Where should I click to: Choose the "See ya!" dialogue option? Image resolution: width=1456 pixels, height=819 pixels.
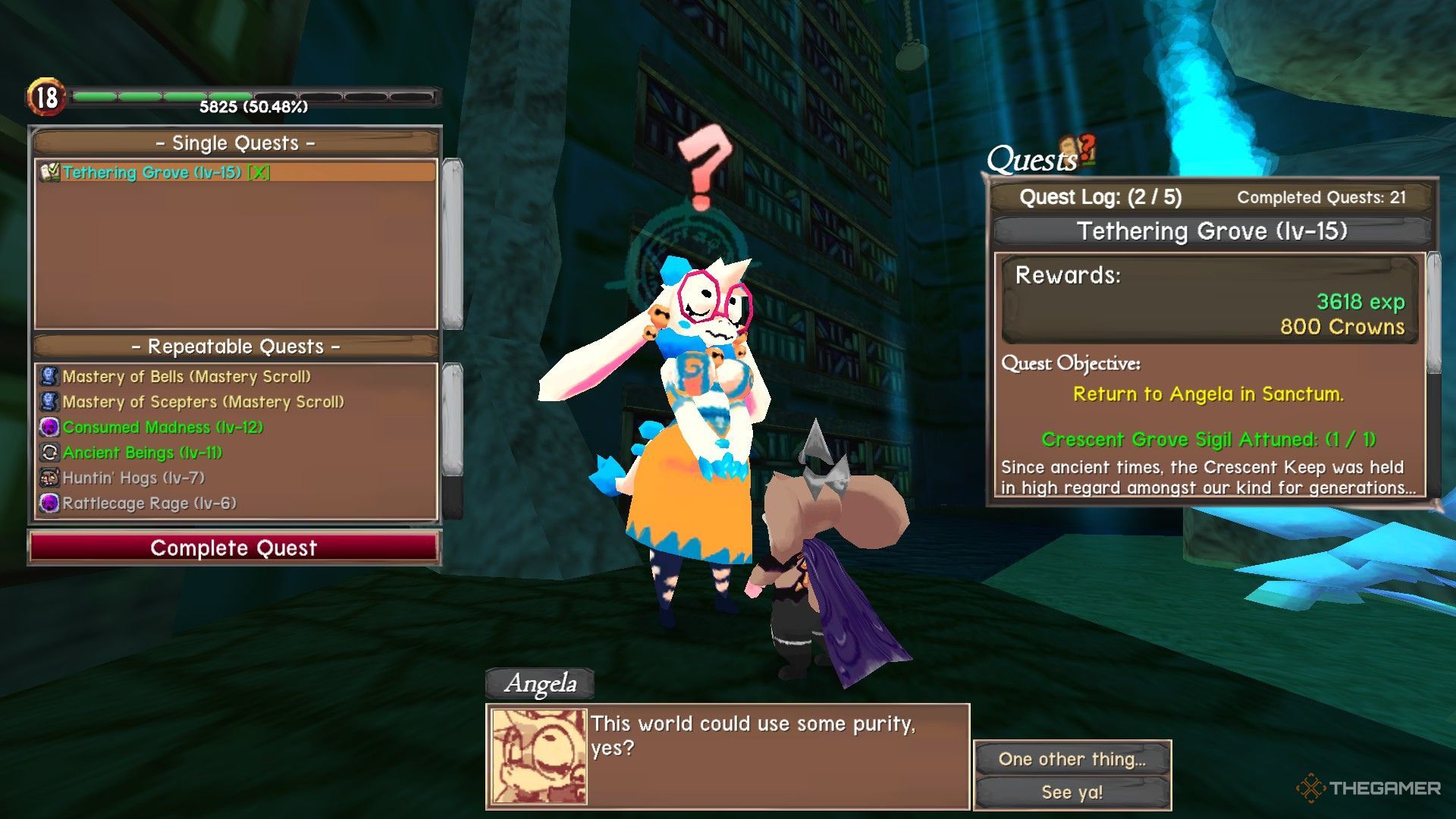pos(1072,792)
